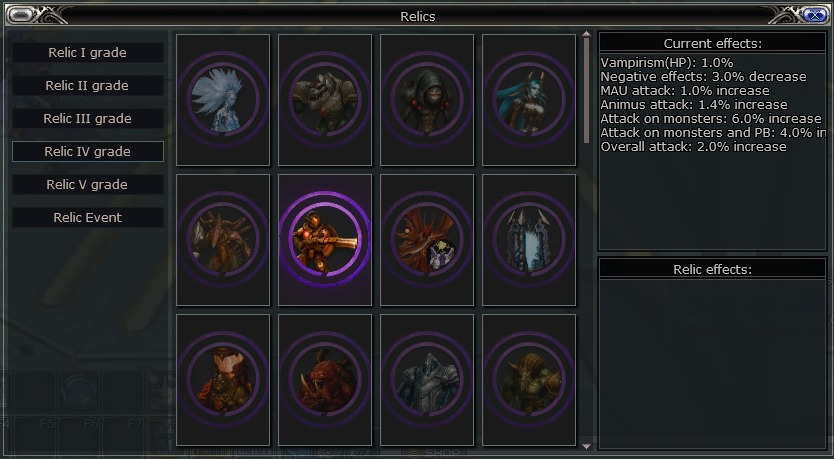Pick the hooded dark figure relic

coord(427,99)
